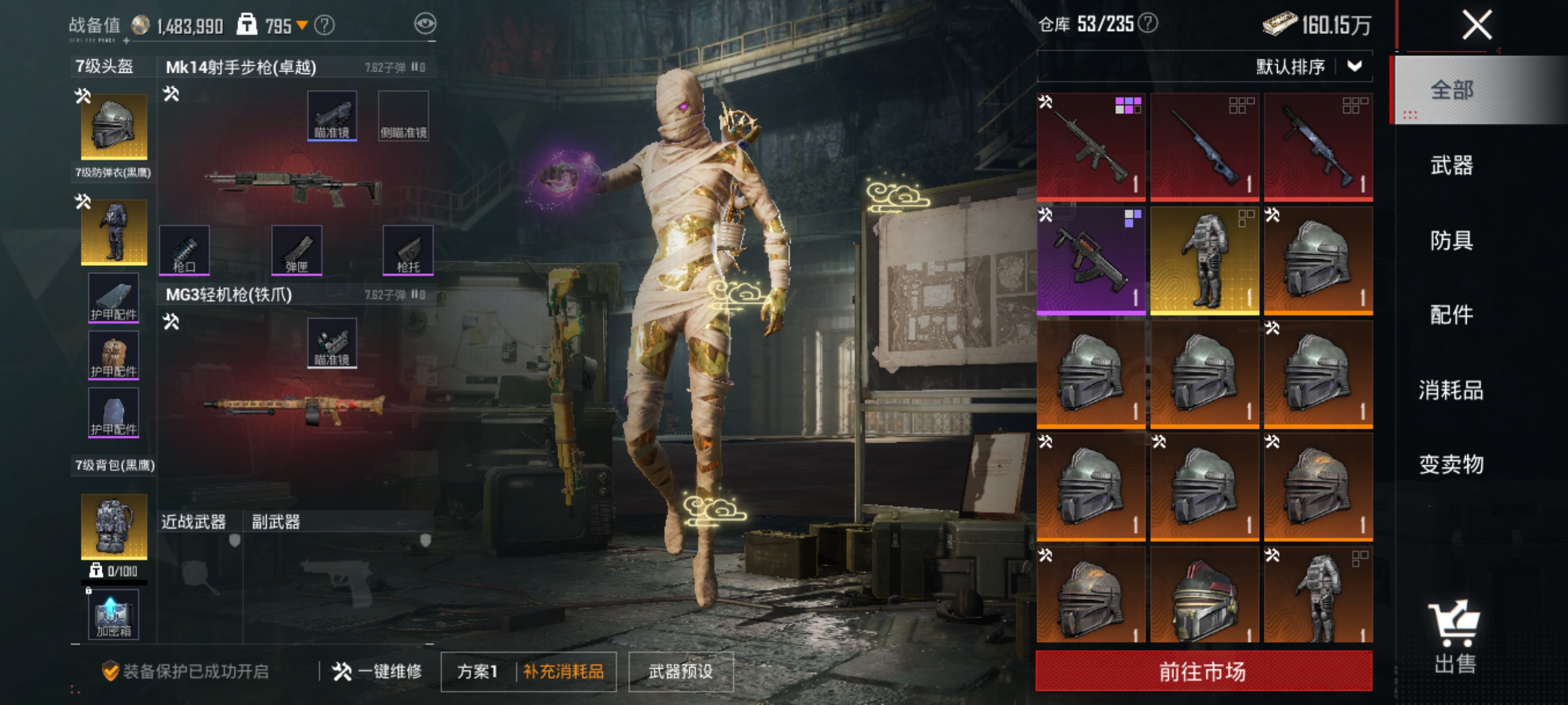Screen dimensions: 1568x705
Task: Open the 武器预设 weapon presets
Action: [x=681, y=671]
